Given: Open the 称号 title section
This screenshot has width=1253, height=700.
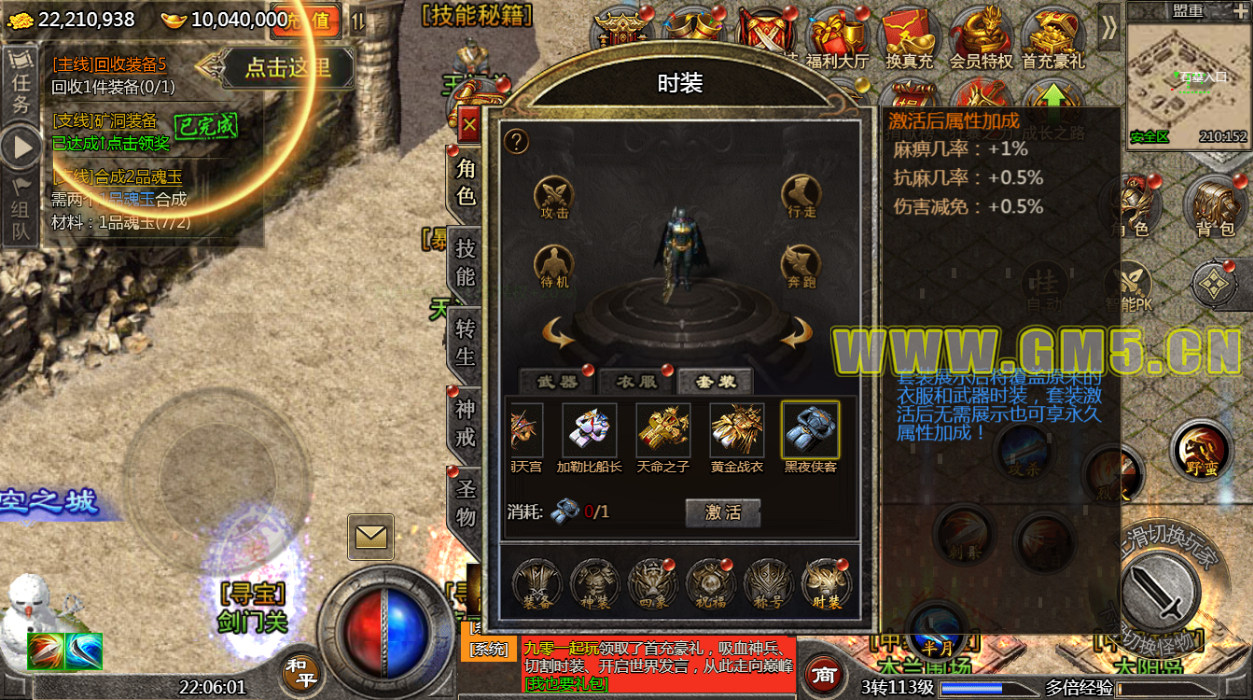Looking at the screenshot, I should pyautogui.click(x=768, y=583).
